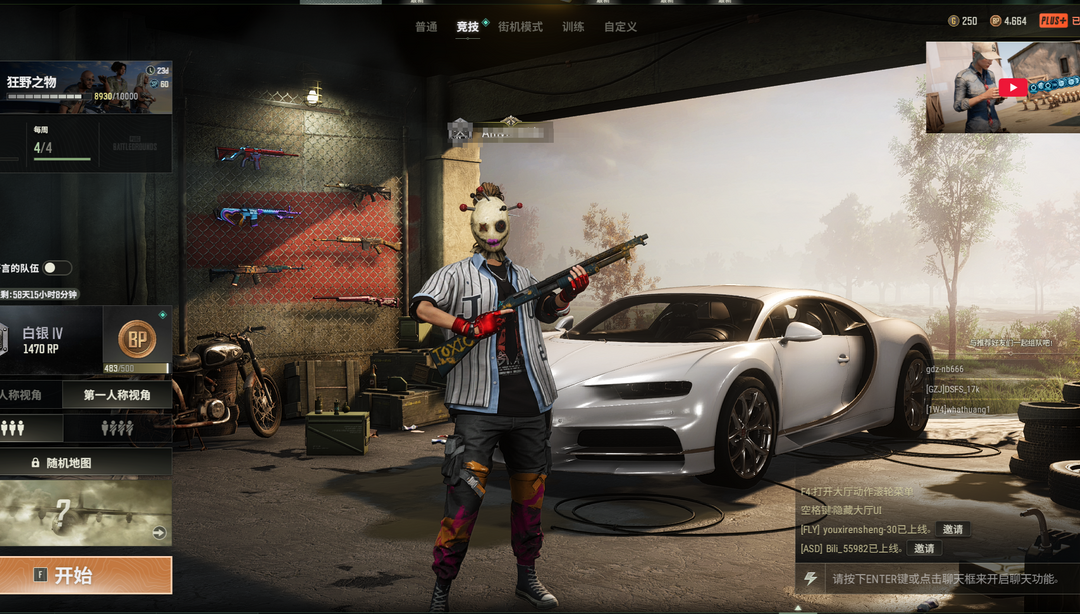Play the YouTube video thumbnail

click(x=1013, y=87)
